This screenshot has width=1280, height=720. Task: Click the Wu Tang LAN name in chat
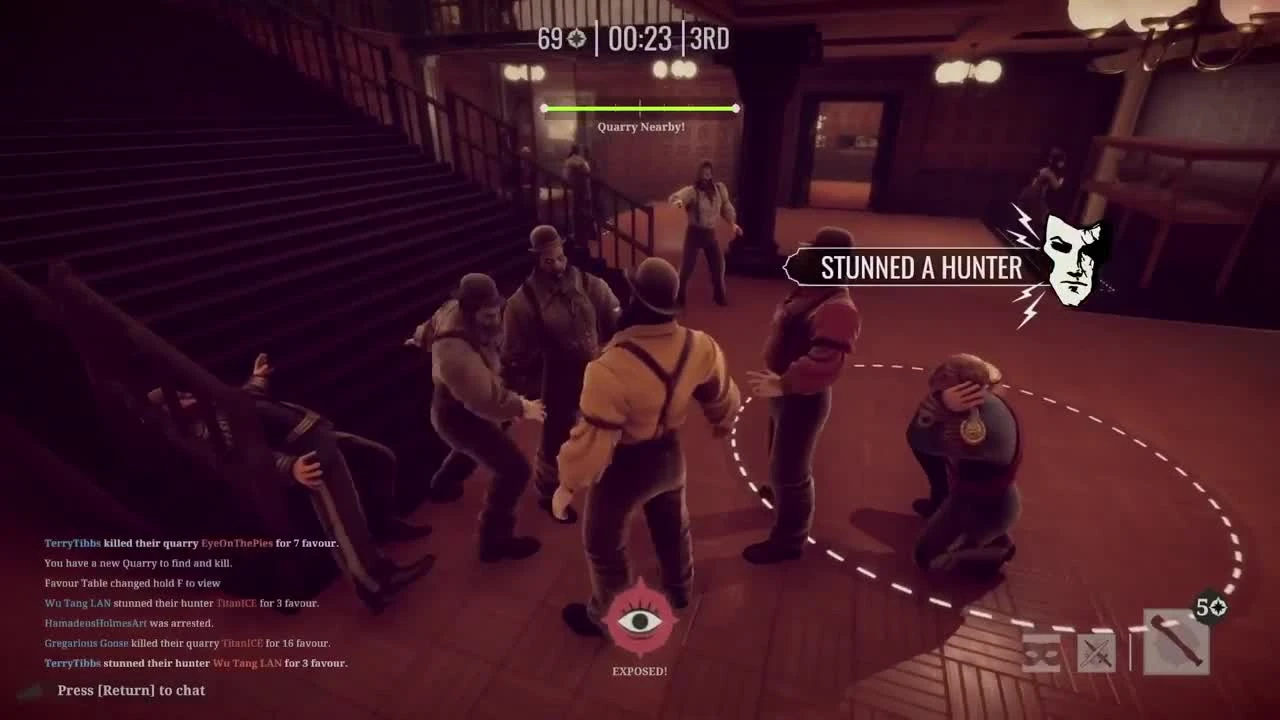pyautogui.click(x=78, y=603)
